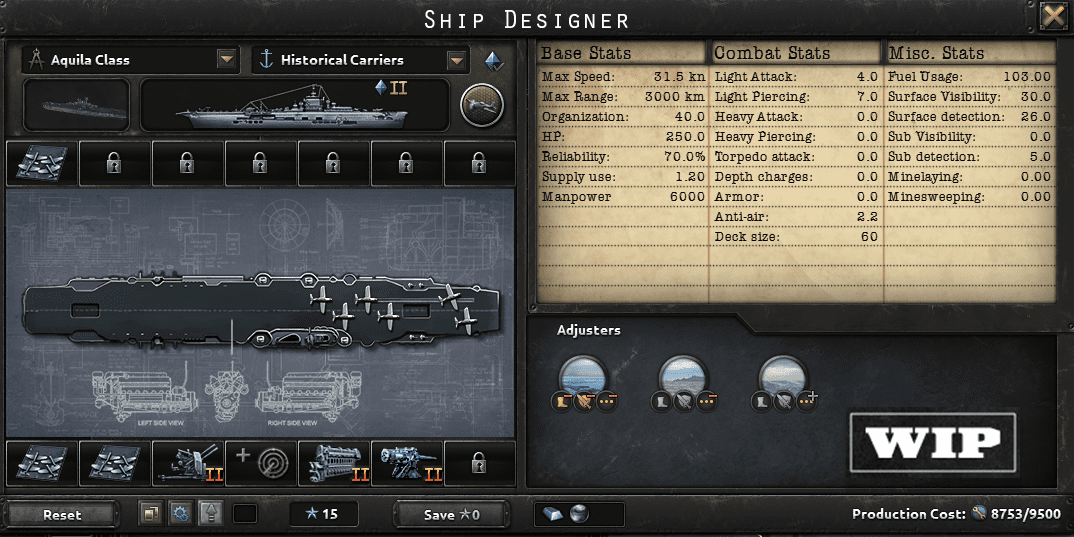Click the upward arrow upgrade button
Screen dimensions: 1074x537
coord(209,514)
